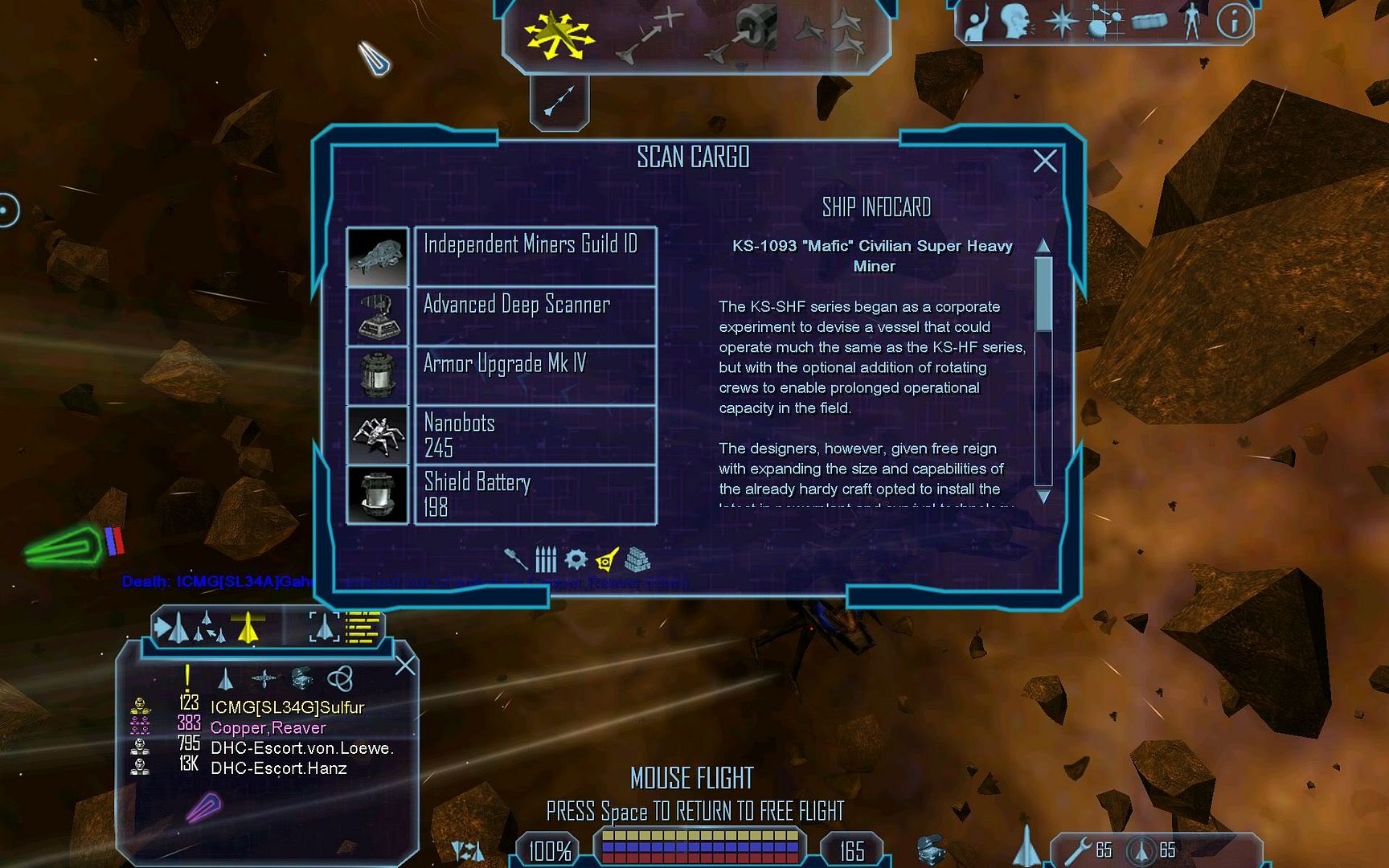The width and height of the screenshot is (1389, 868).
Task: Close the Scan Cargo window
Action: tap(1044, 162)
